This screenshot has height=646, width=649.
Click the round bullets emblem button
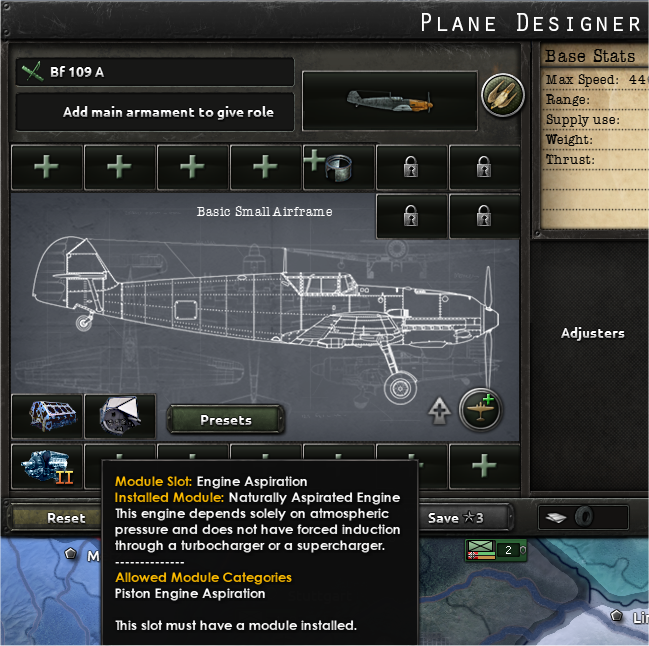pos(503,95)
